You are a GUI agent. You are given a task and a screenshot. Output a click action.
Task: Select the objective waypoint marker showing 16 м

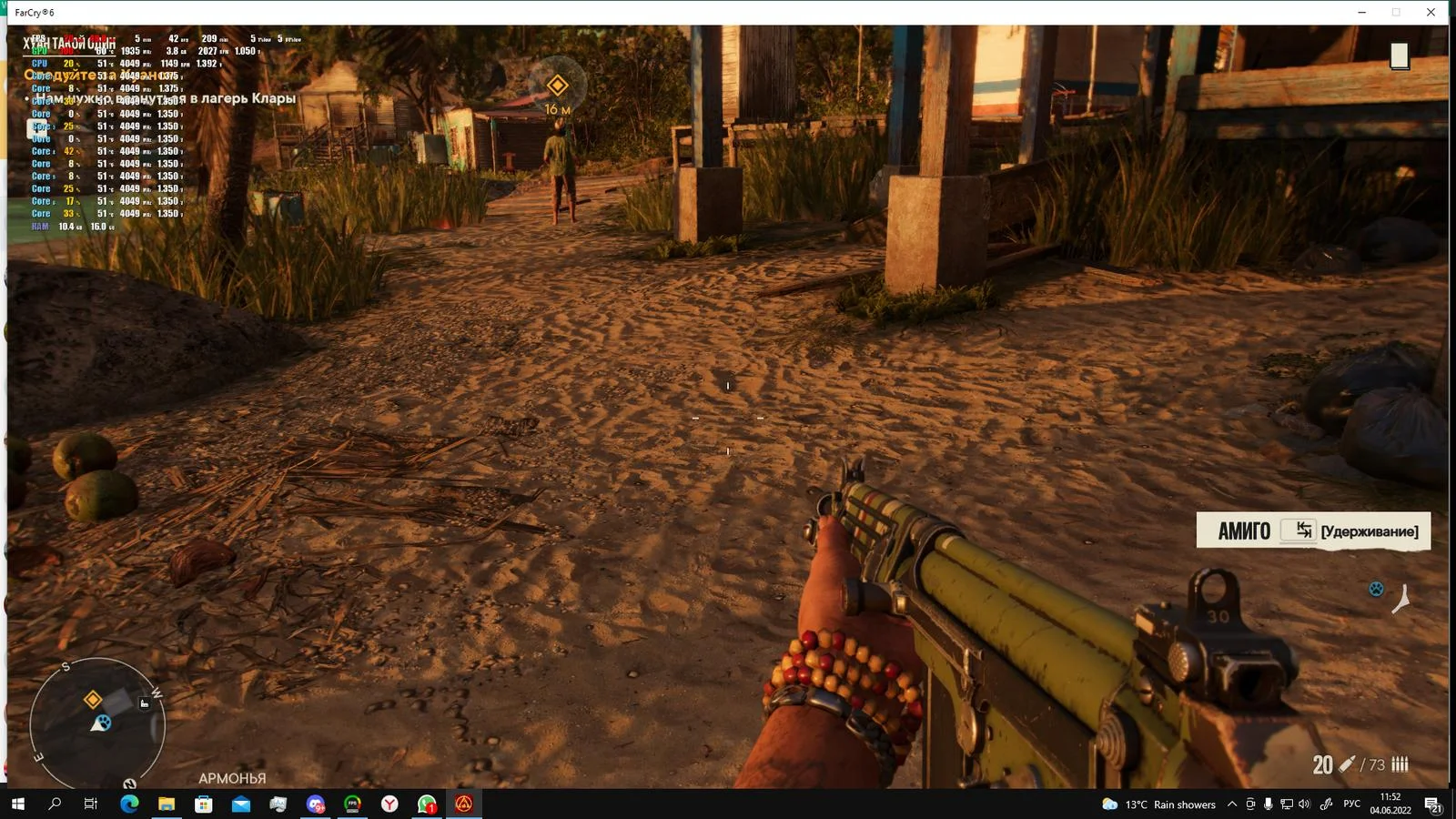[x=557, y=86]
